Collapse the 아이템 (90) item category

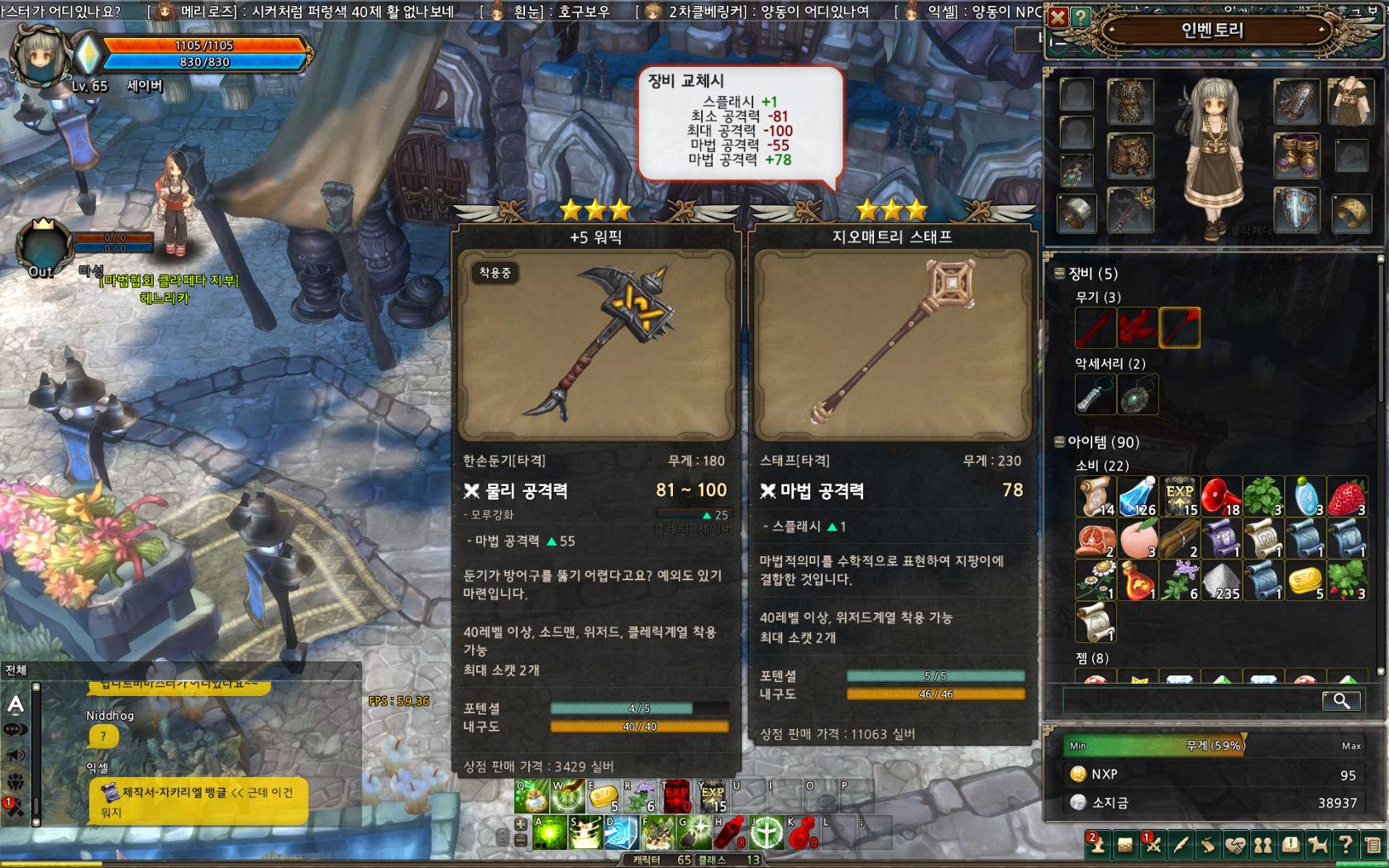[x=1059, y=442]
